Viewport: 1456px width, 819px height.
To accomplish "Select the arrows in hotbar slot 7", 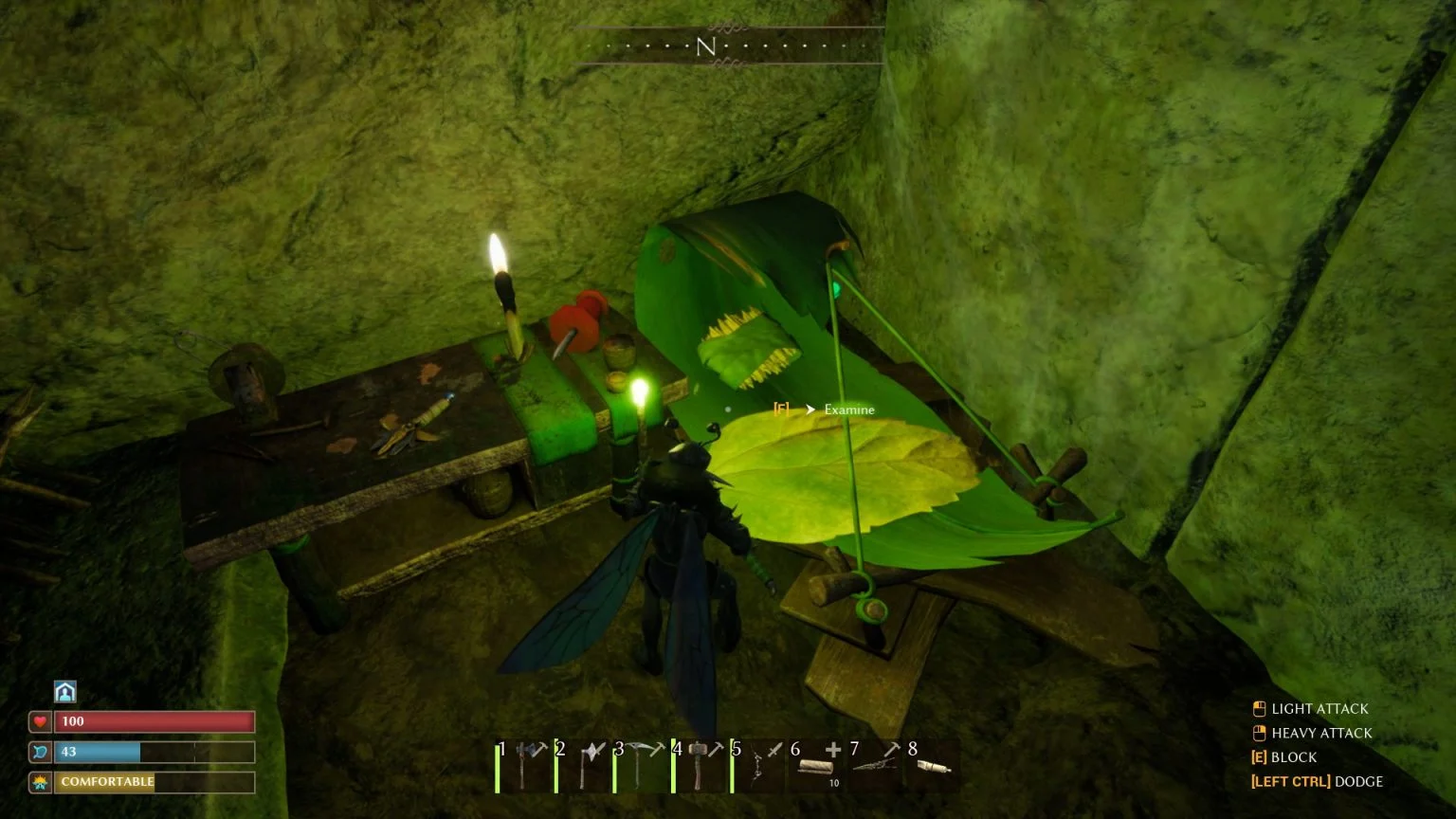I will tap(876, 766).
